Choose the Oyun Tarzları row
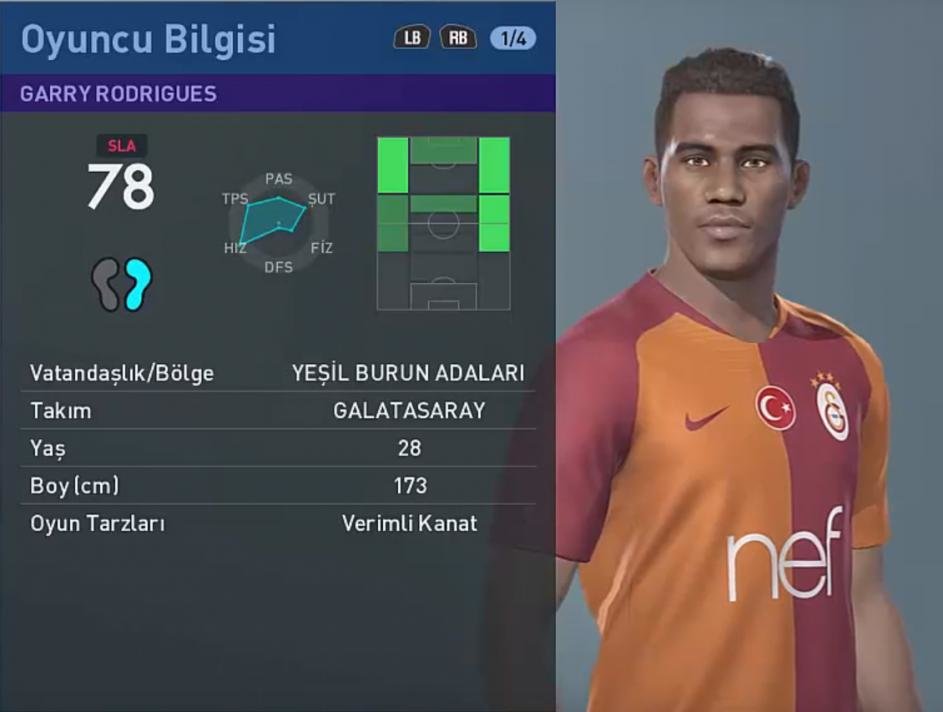 coord(277,523)
